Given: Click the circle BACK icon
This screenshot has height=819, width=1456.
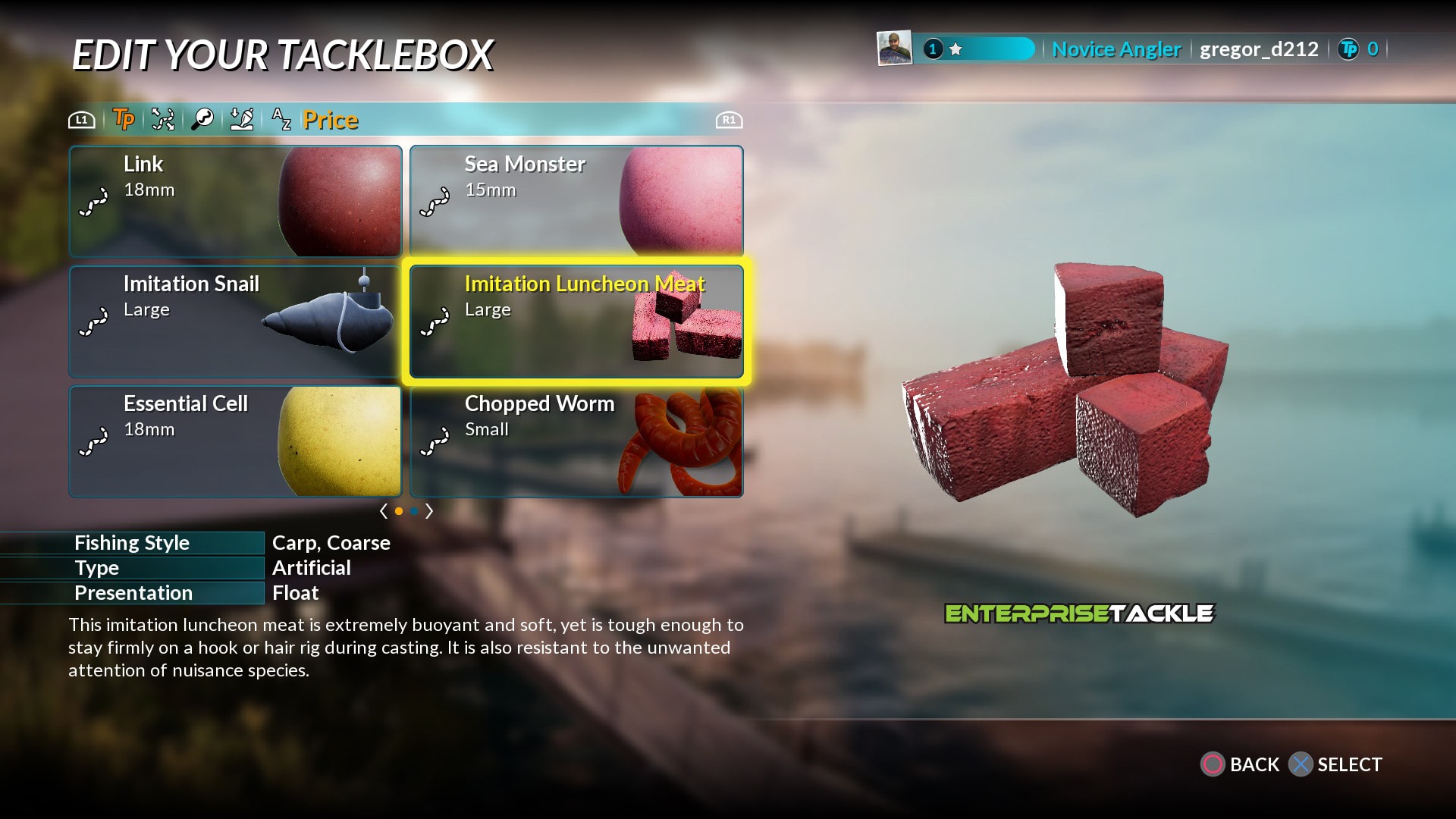Looking at the screenshot, I should (1214, 765).
